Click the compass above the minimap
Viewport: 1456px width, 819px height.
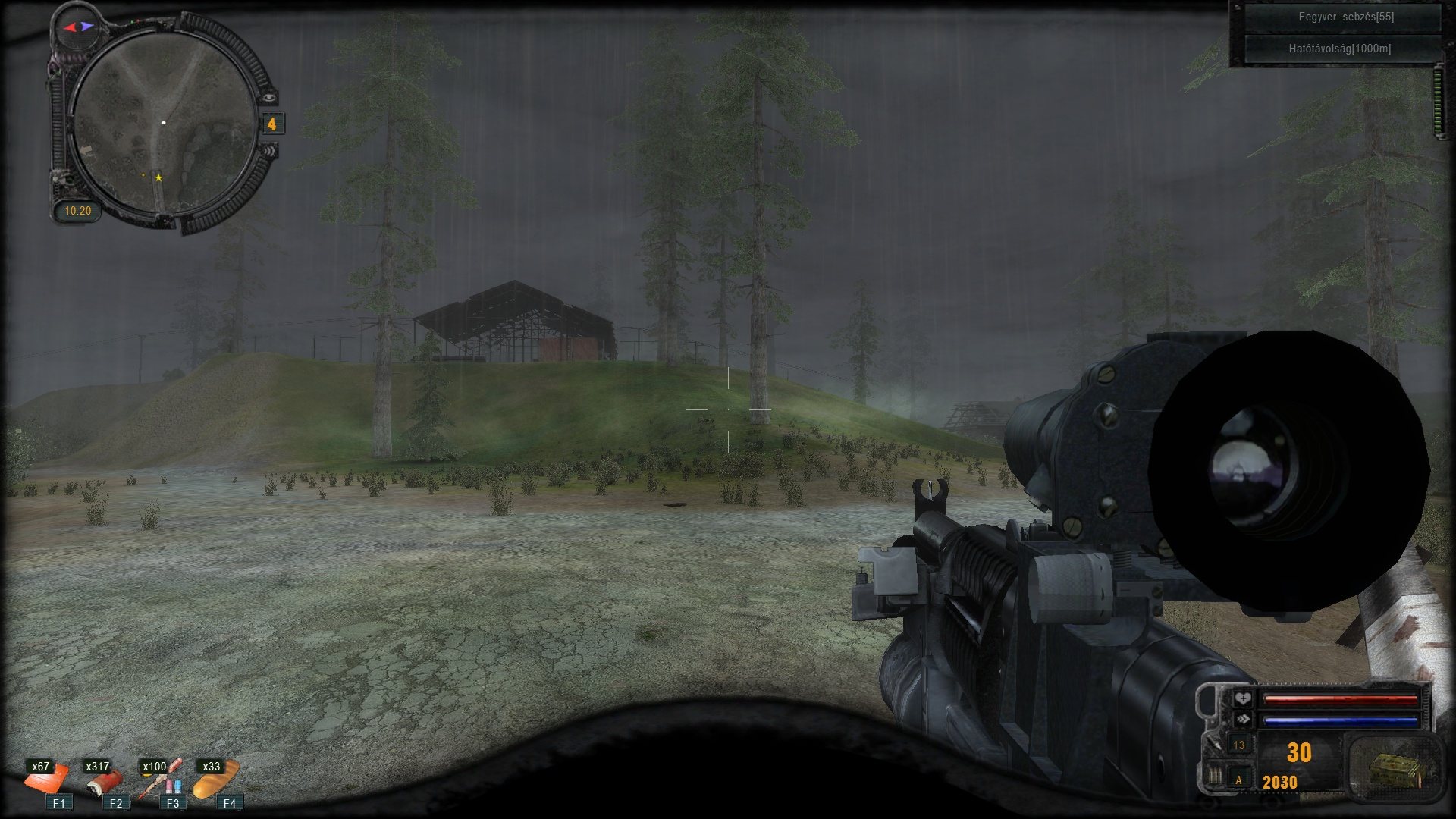point(79,27)
